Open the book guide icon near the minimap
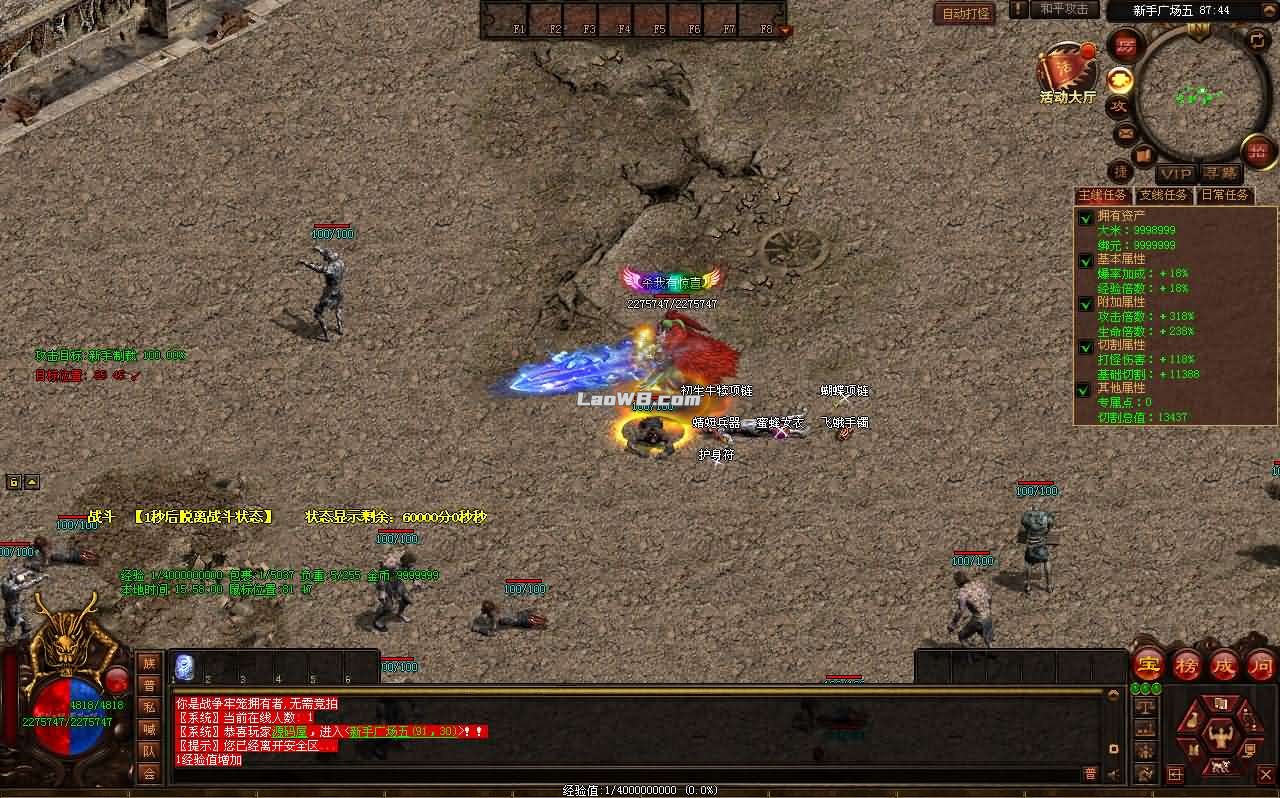Viewport: 1280px width, 798px height. [x=1142, y=153]
